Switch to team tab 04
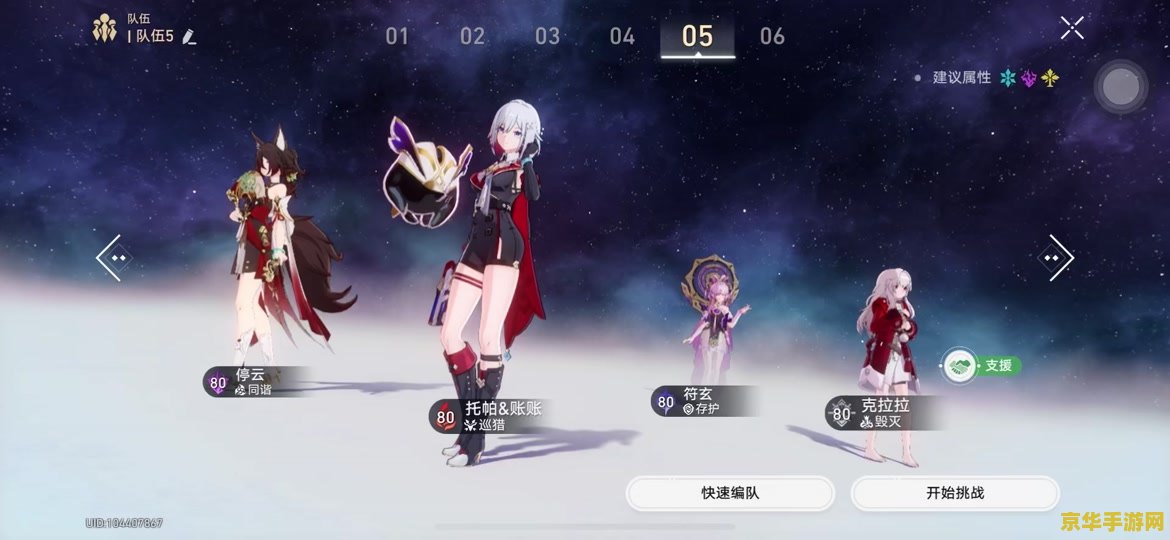Screen dimensions: 1170x540 click(622, 37)
